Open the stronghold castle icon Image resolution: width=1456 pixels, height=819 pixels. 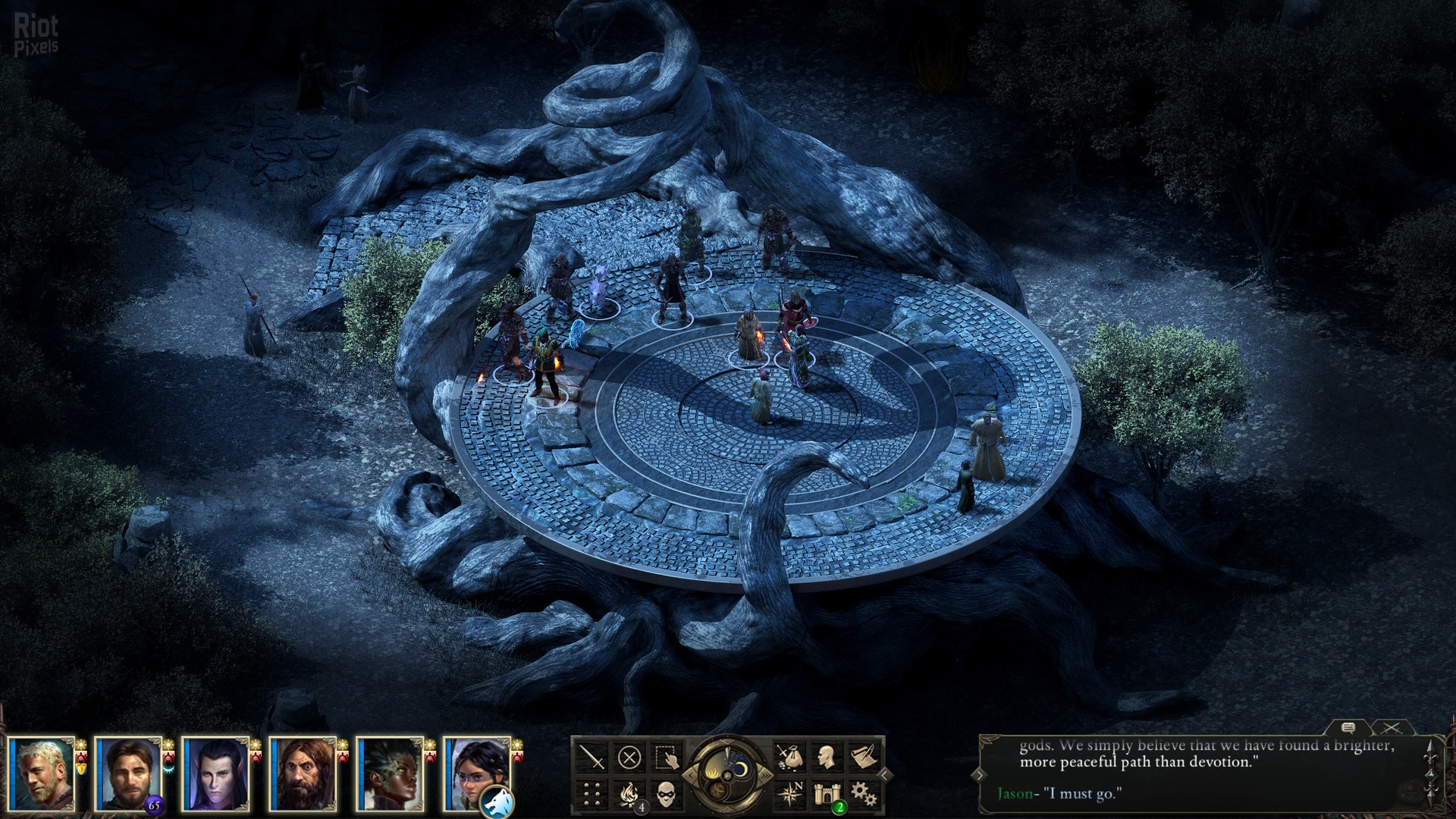coord(827,794)
